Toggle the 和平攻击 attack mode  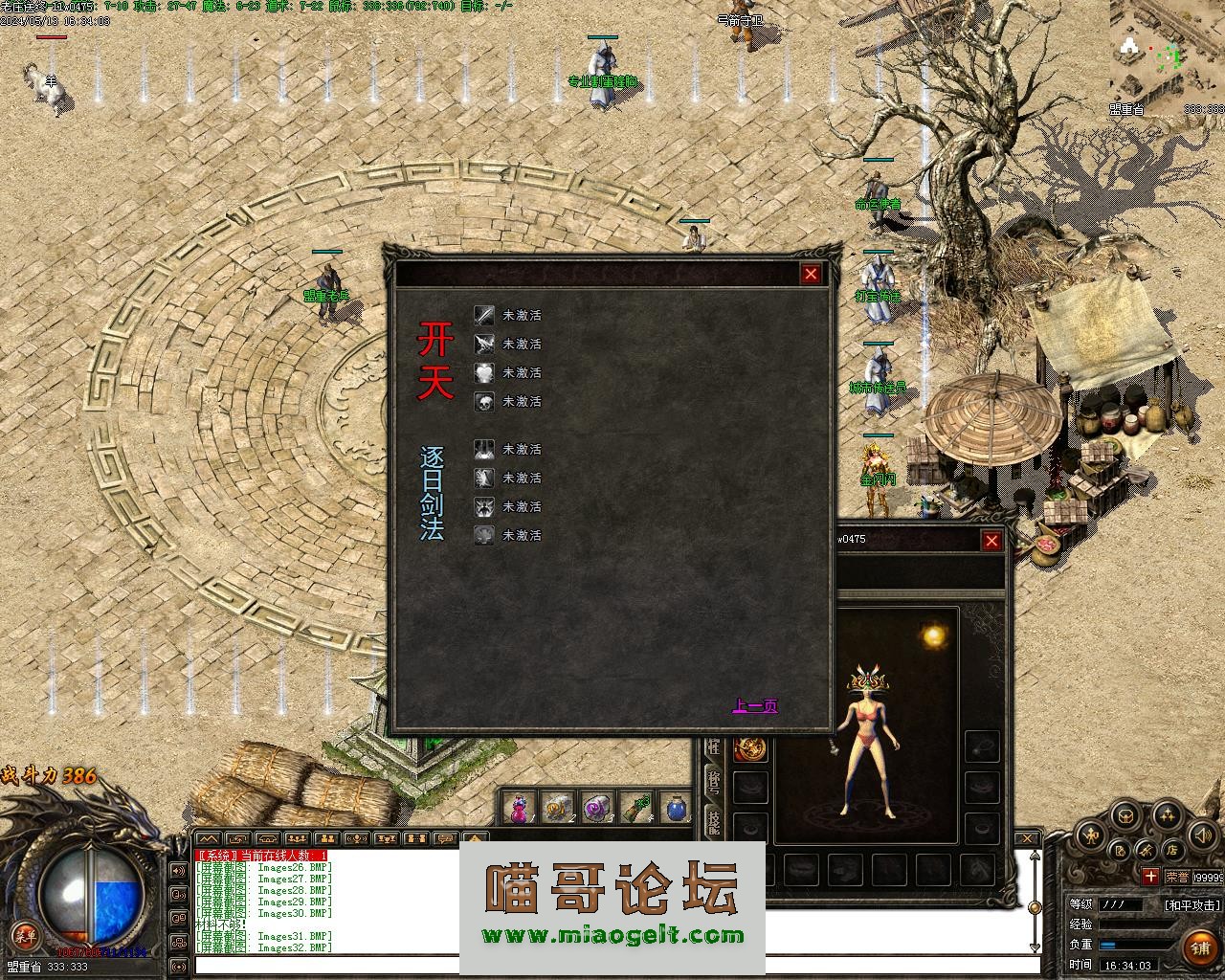[1192, 904]
